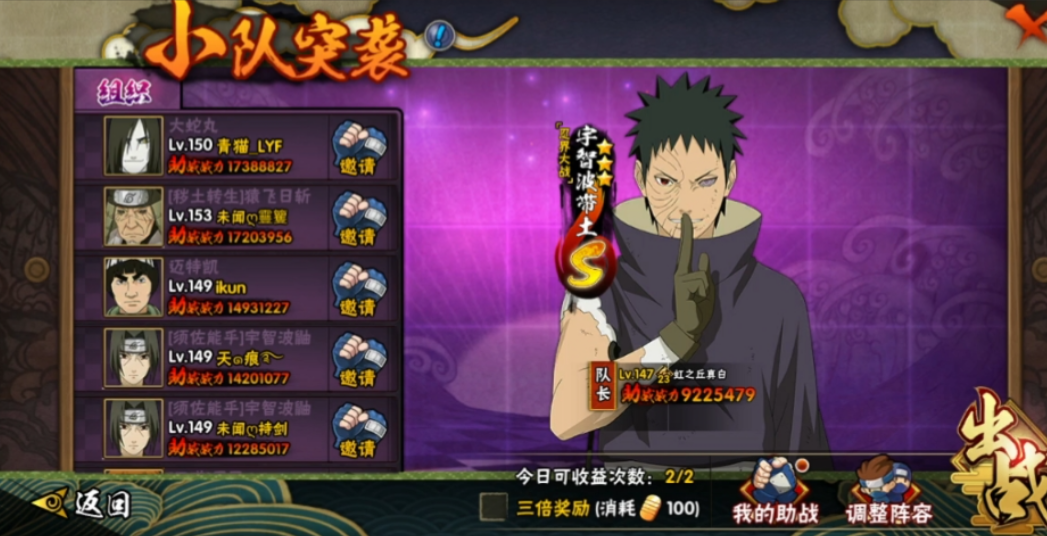This screenshot has width=1047, height=536.
Task: Open 调整阵容 lineup adjustment
Action: tap(889, 492)
